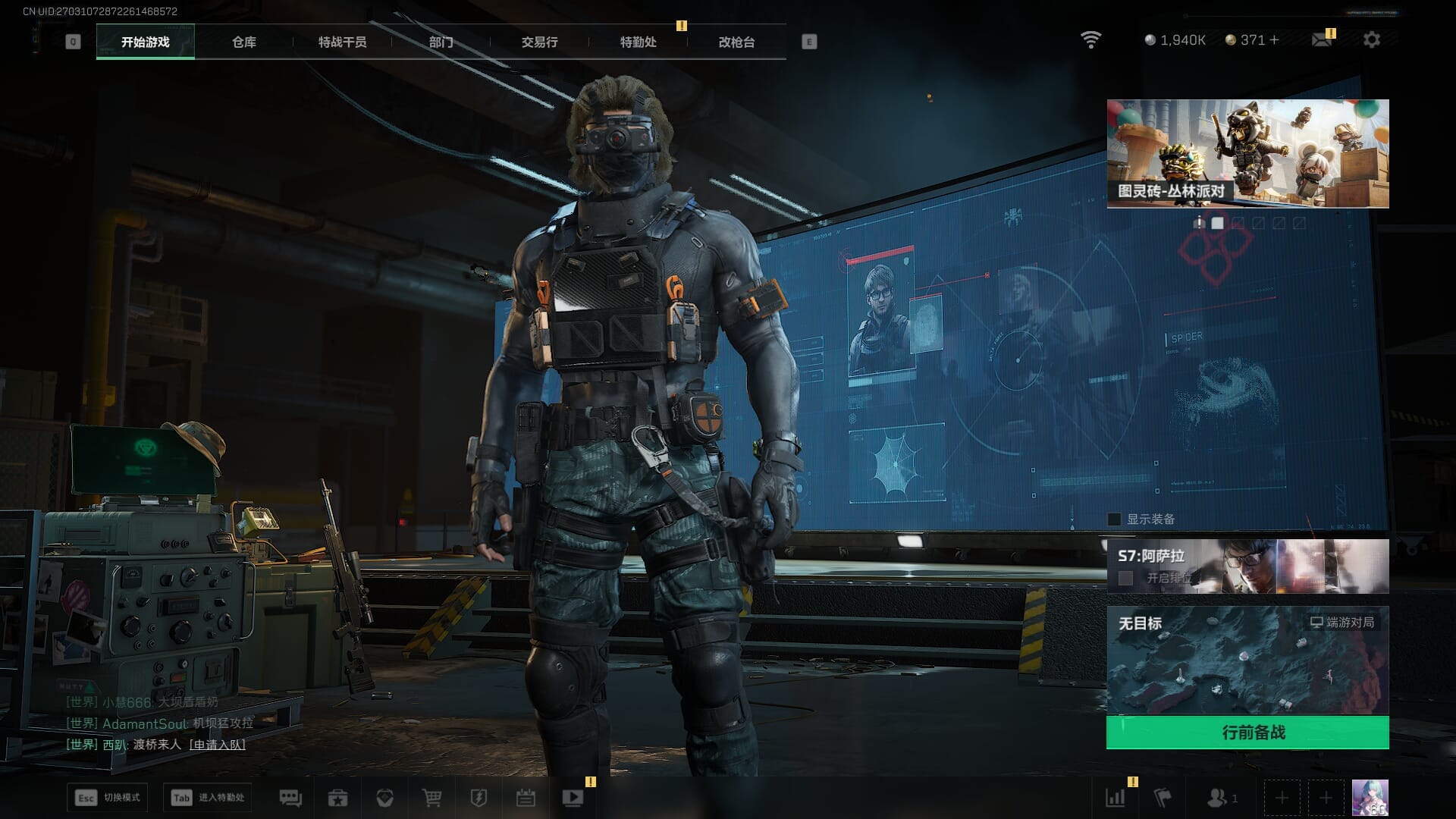Switch to the 改枪台 tab
This screenshot has width=1456, height=819.
(x=736, y=42)
